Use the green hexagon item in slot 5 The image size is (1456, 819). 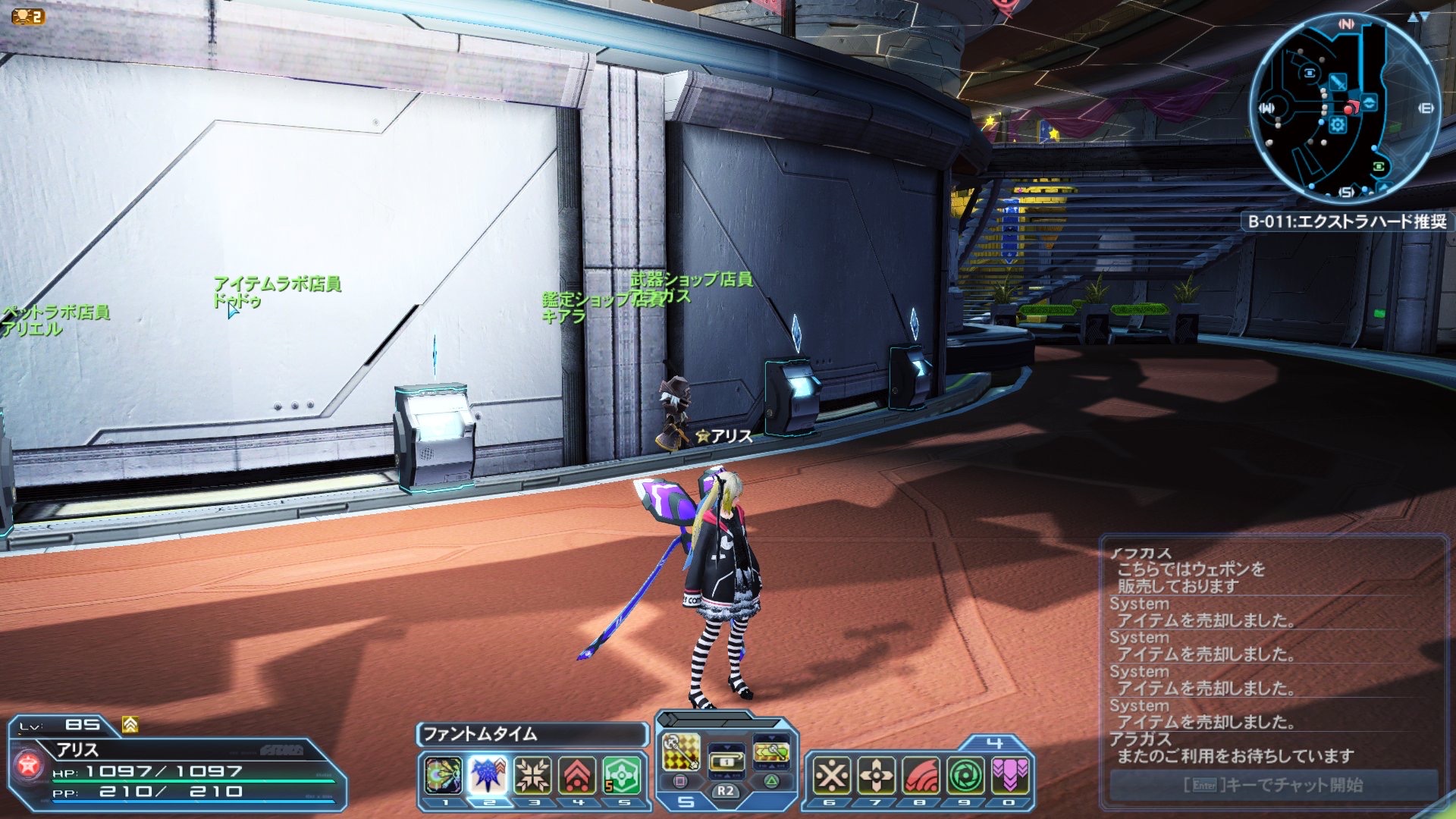click(x=623, y=775)
